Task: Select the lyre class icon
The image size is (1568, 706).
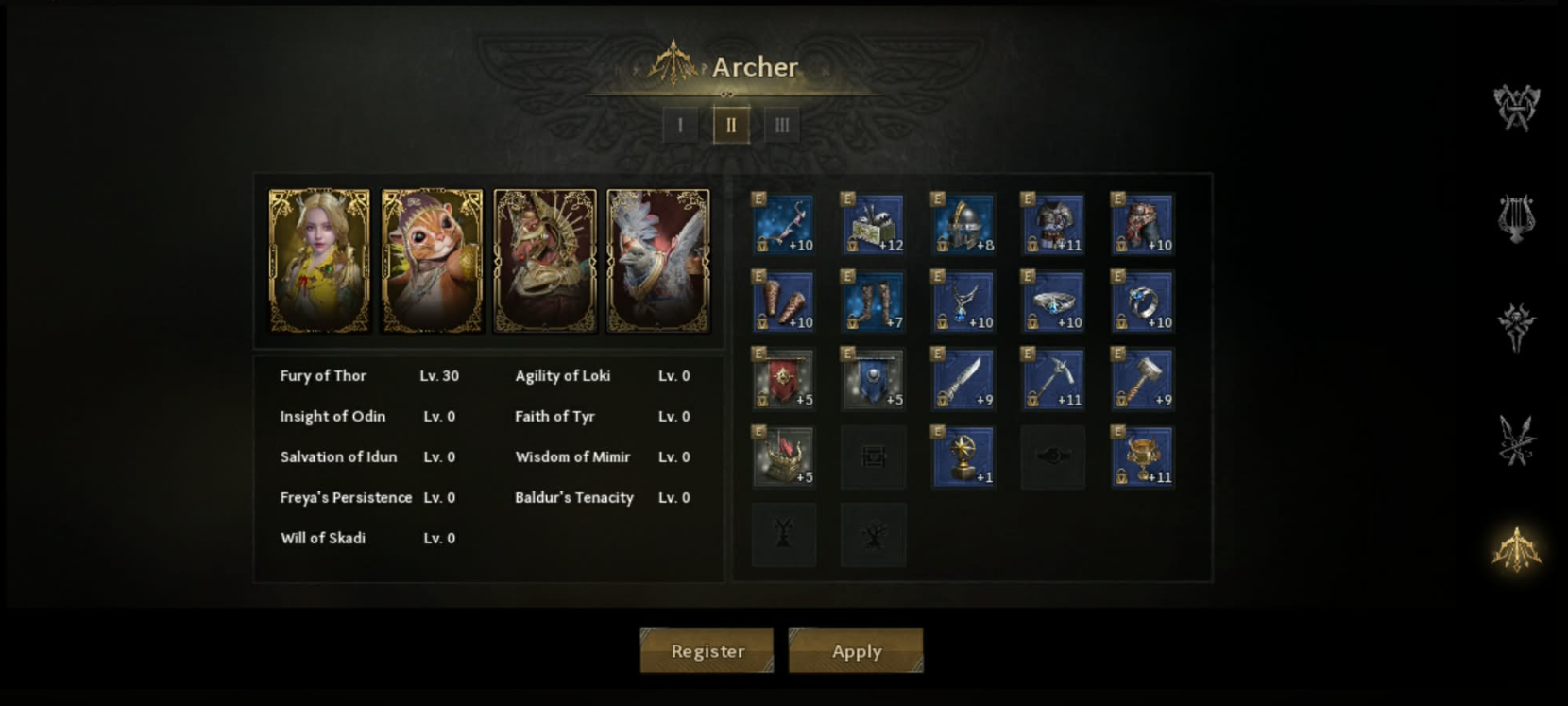Action: click(x=1516, y=218)
